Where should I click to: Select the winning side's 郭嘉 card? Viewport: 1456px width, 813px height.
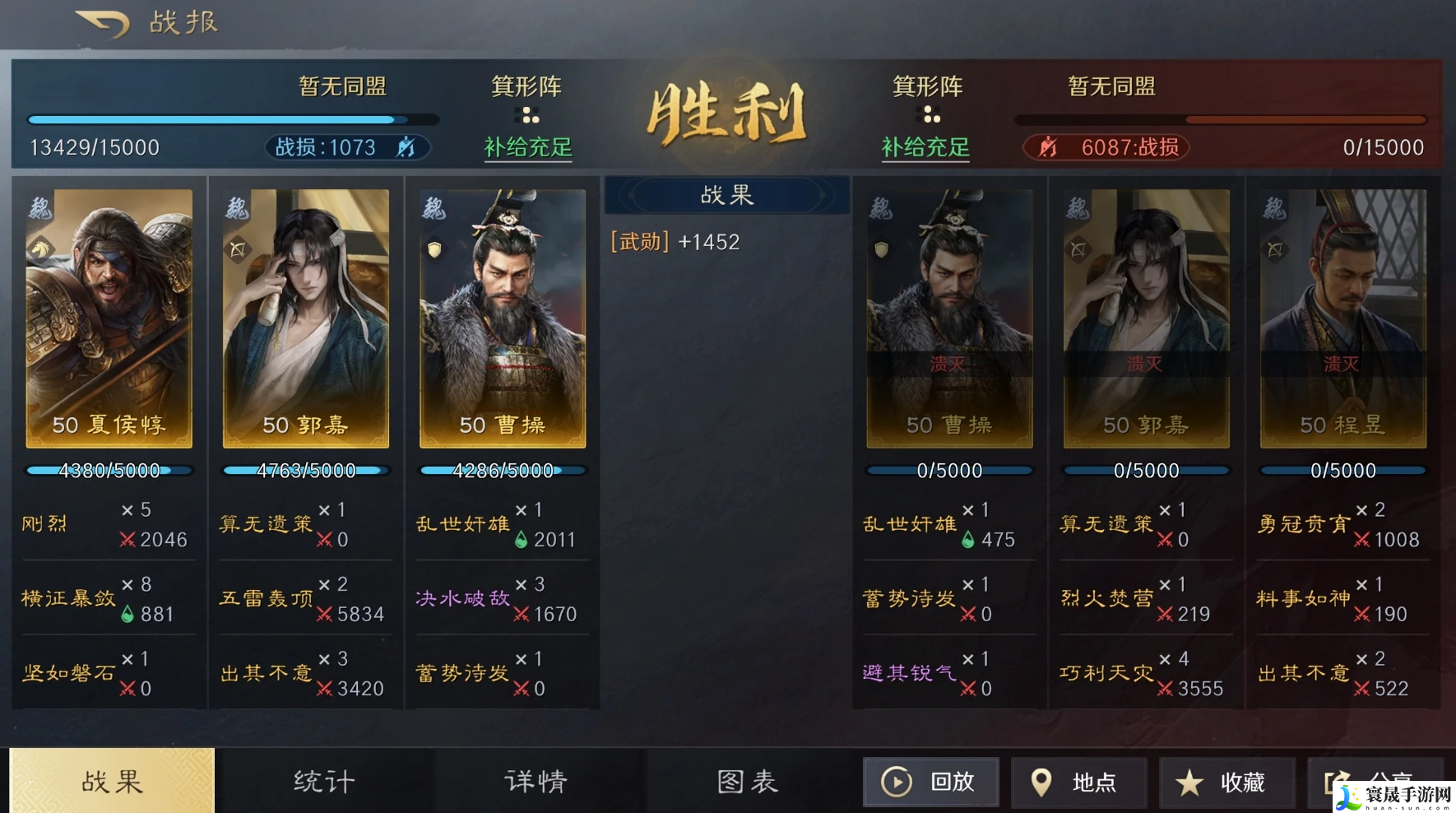click(306, 318)
